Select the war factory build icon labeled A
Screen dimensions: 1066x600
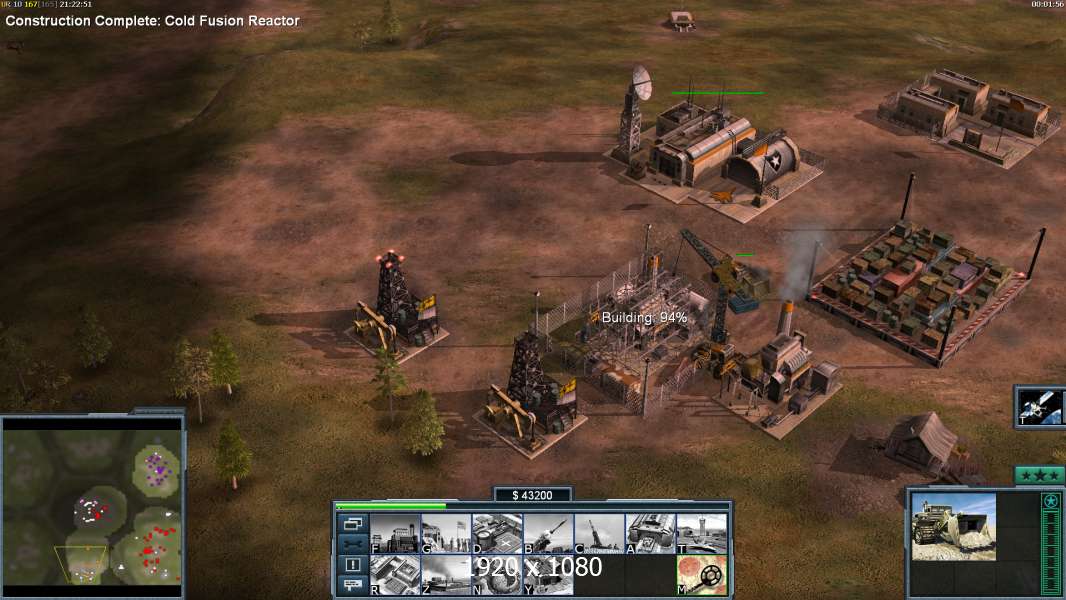click(x=650, y=533)
